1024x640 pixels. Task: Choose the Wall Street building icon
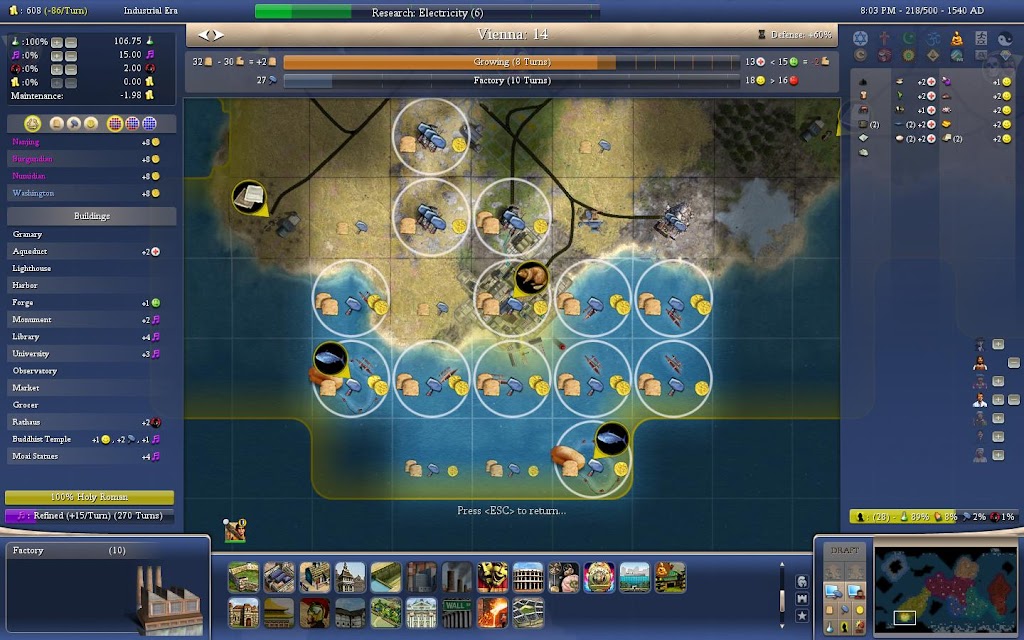pos(456,610)
